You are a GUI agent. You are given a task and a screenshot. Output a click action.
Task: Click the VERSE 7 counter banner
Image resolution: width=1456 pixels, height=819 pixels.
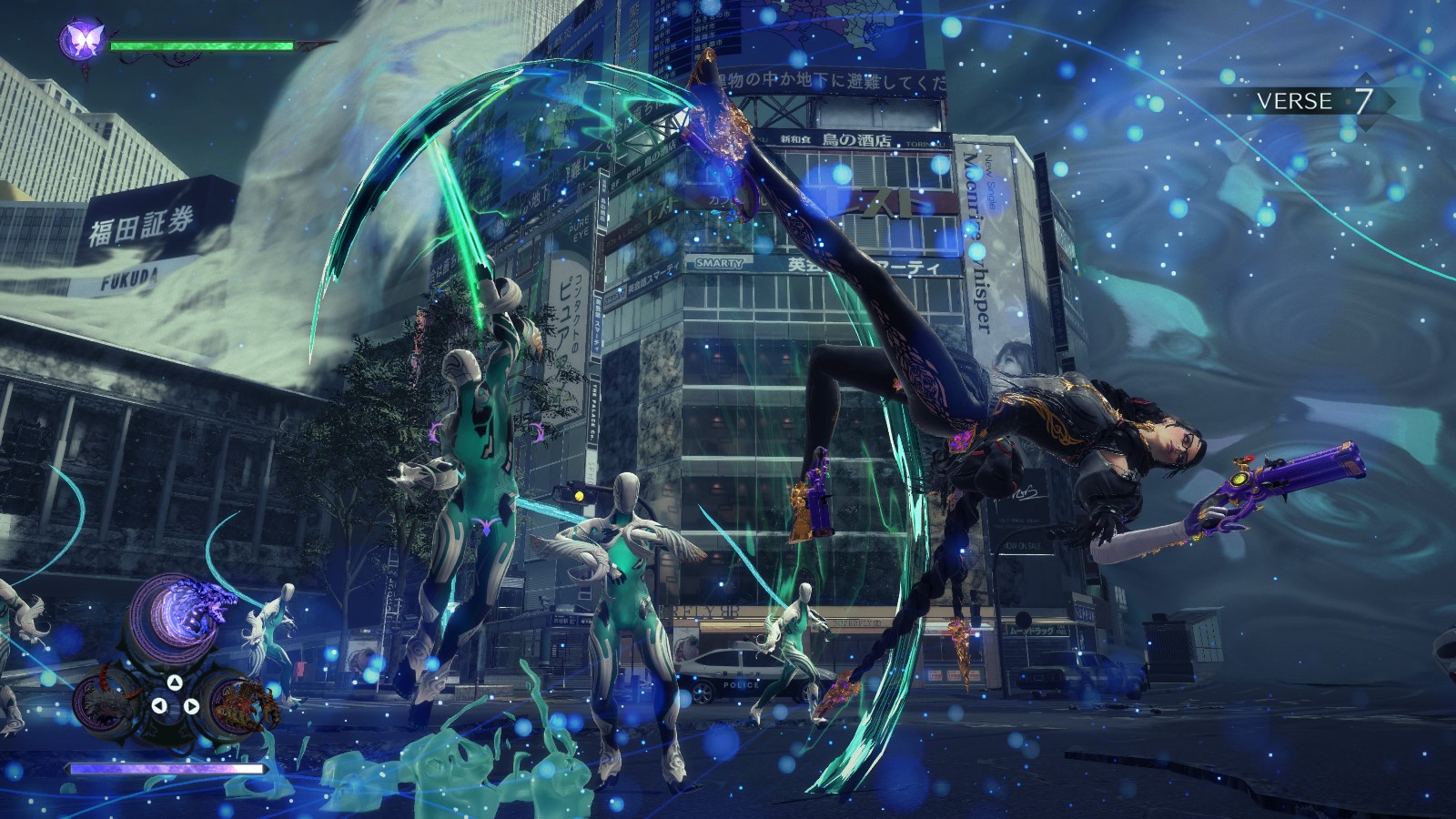1313,103
